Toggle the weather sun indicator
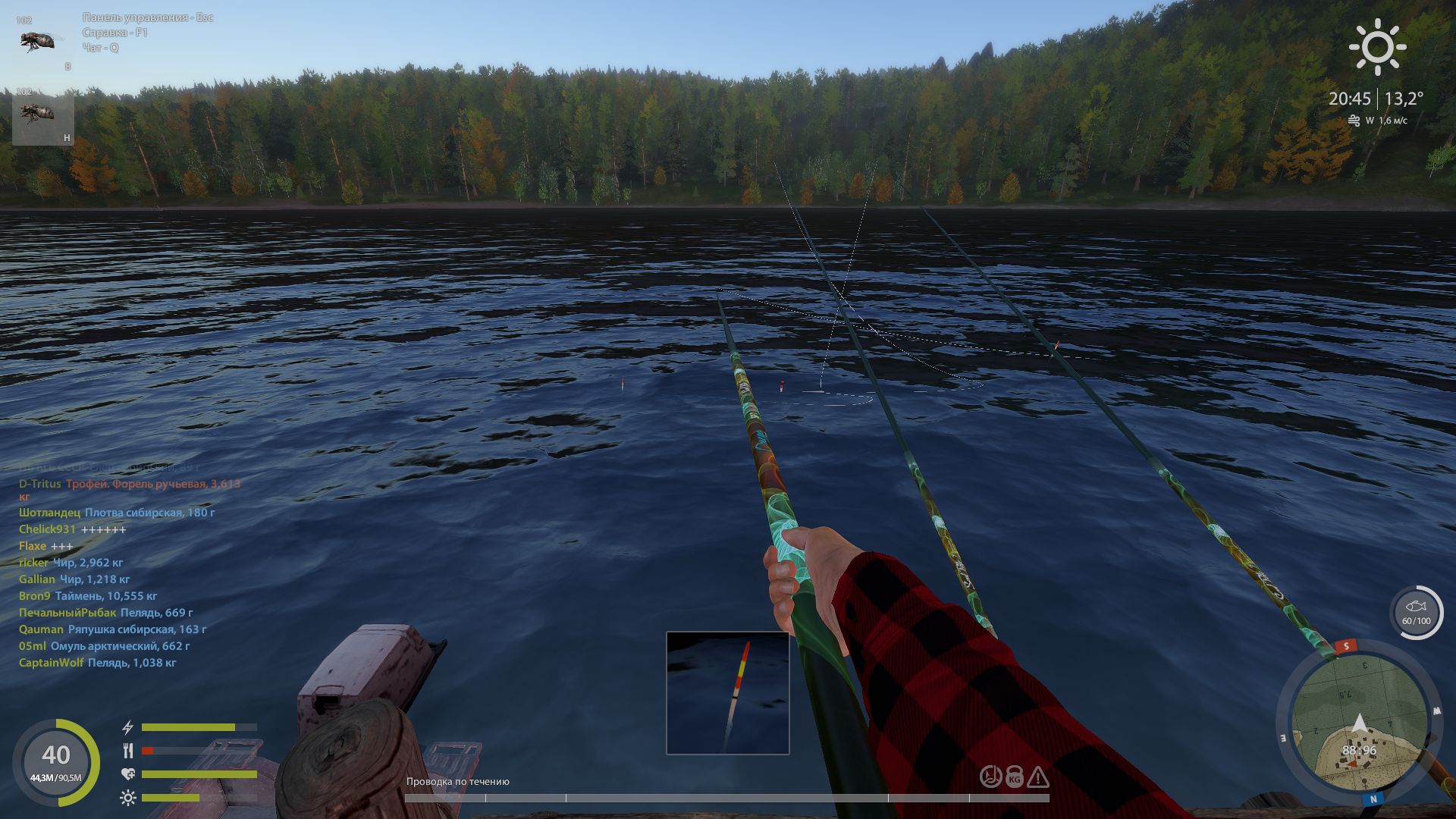1456x819 pixels. (x=1378, y=47)
